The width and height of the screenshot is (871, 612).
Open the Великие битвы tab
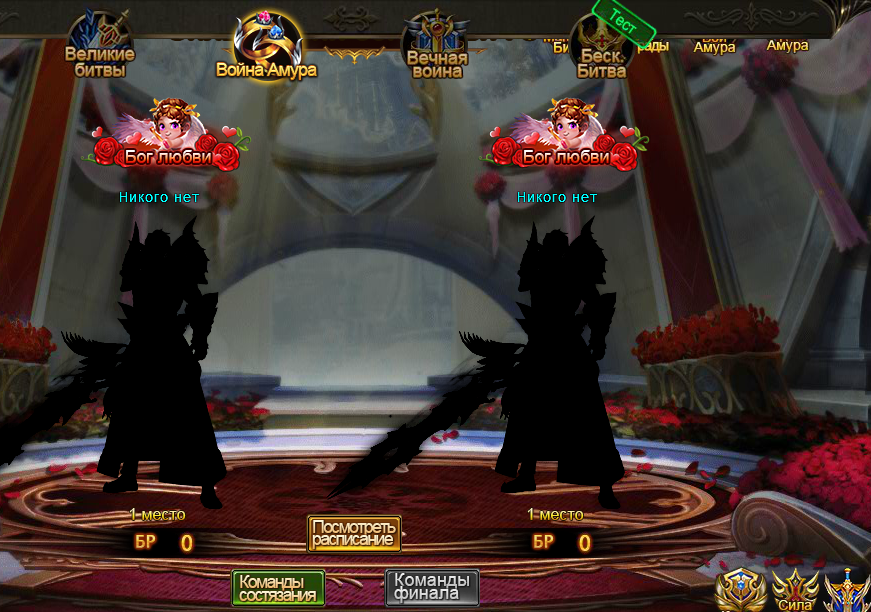100,48
